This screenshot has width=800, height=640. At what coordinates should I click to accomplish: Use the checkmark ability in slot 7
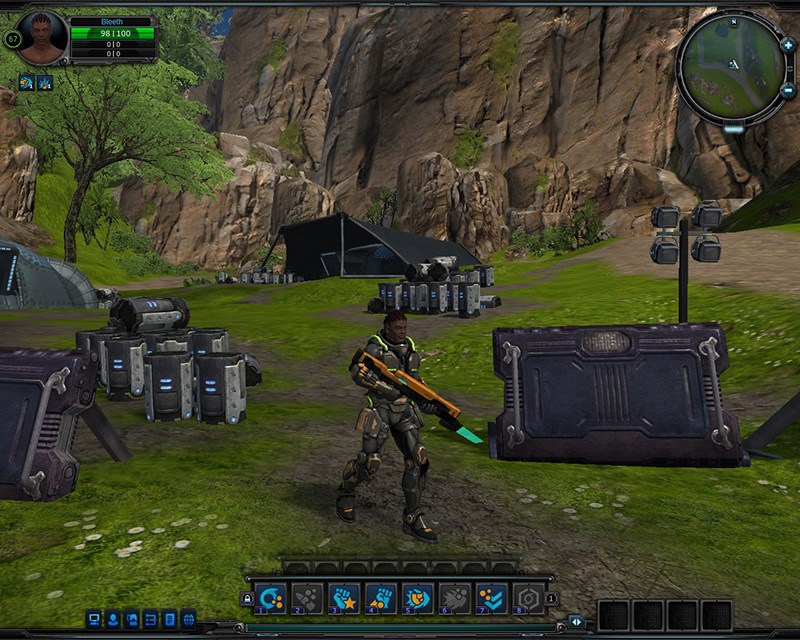(489, 597)
